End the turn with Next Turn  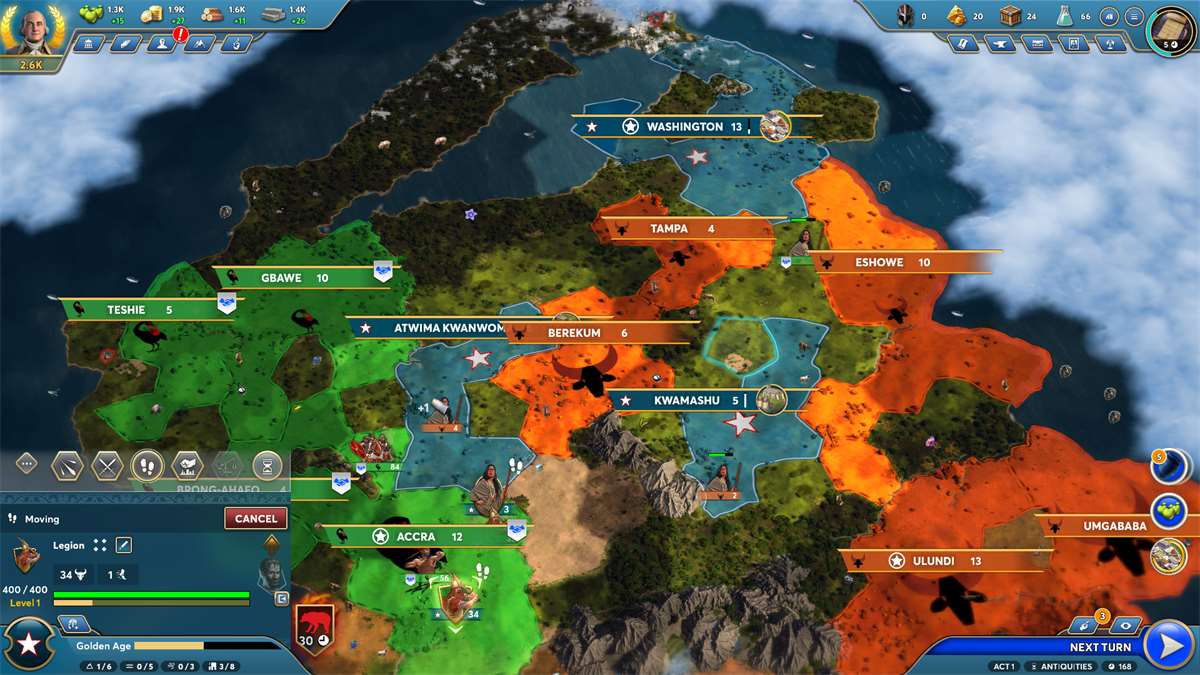pos(1167,645)
